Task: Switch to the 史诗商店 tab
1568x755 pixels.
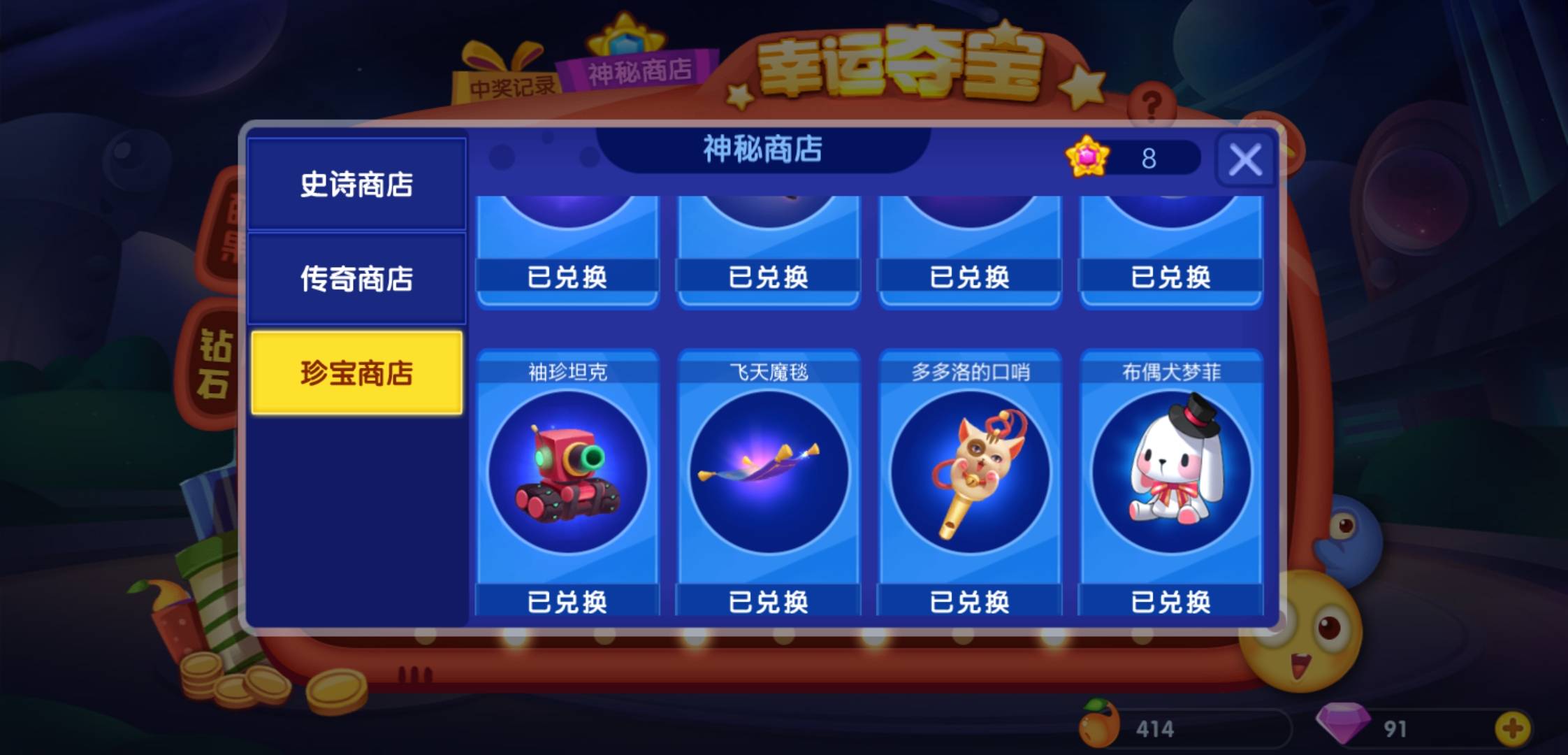Action: tap(358, 185)
